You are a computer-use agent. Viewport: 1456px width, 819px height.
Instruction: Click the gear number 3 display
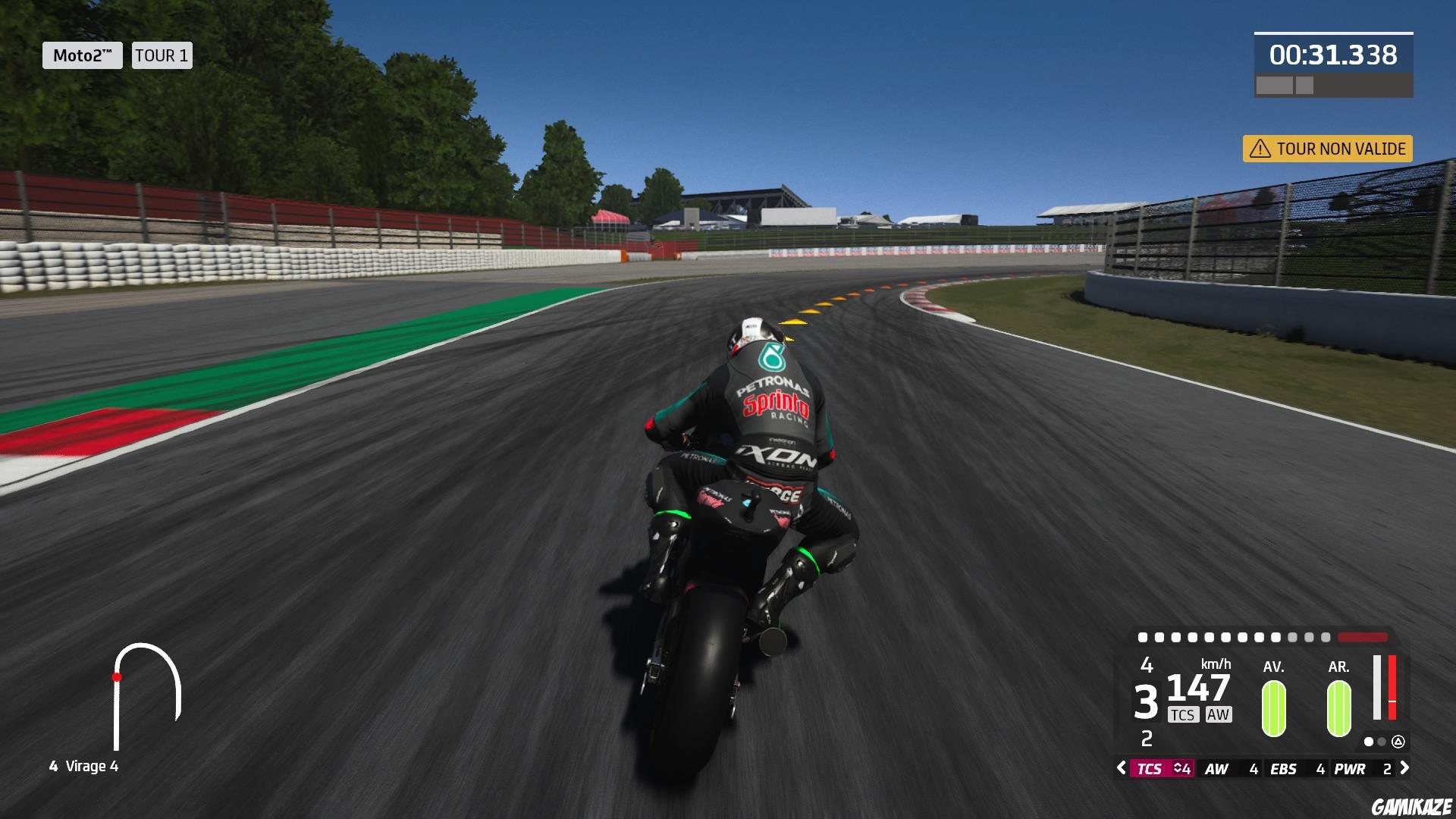click(1147, 701)
